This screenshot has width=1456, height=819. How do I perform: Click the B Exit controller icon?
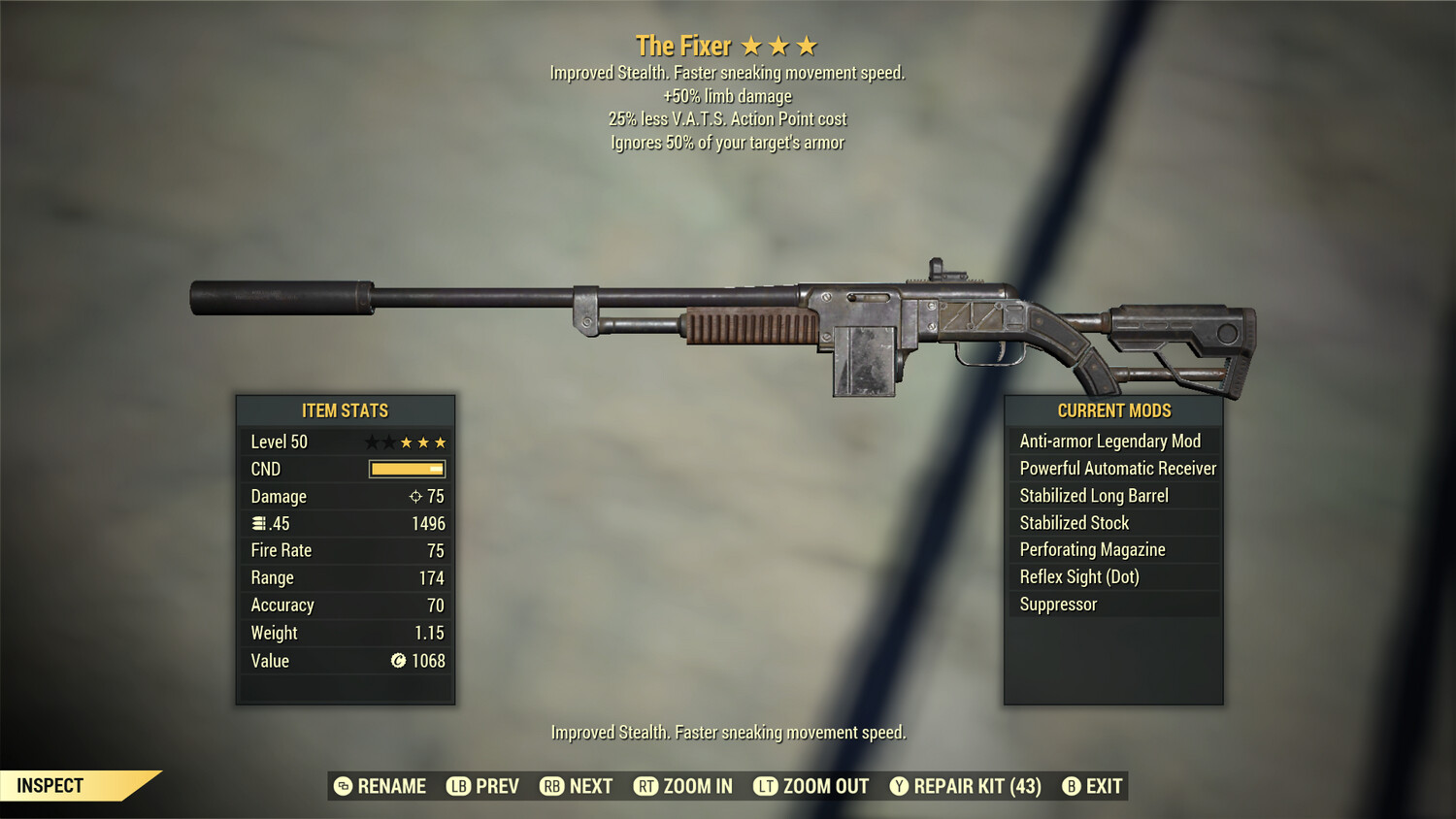(x=1072, y=786)
